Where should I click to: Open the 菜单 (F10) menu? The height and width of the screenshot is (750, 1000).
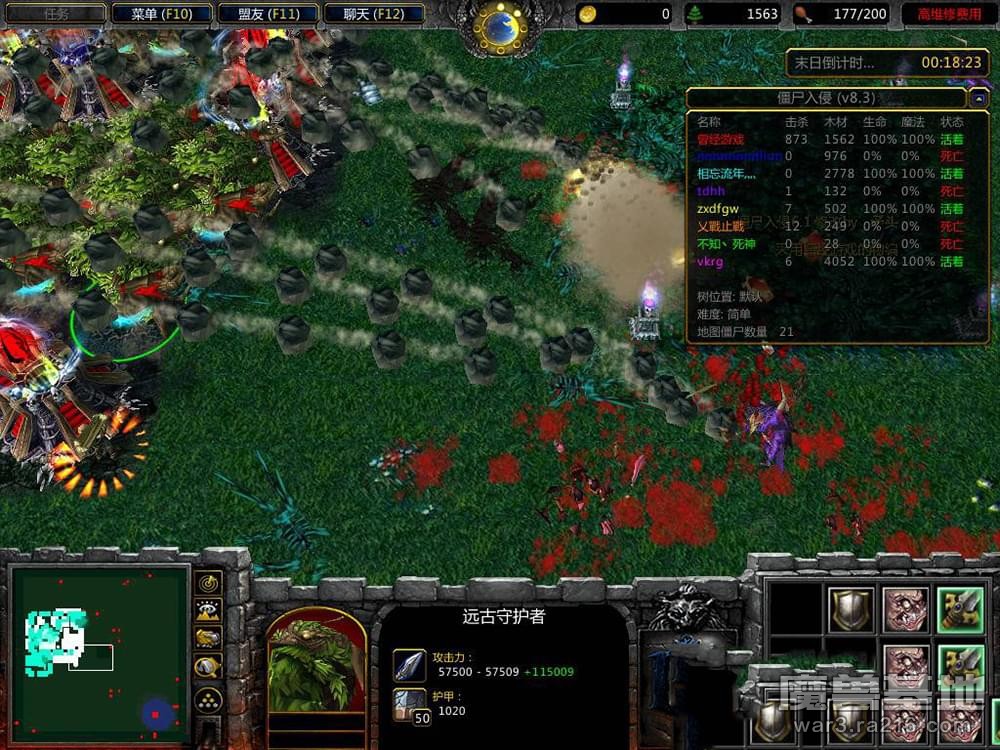click(x=161, y=14)
